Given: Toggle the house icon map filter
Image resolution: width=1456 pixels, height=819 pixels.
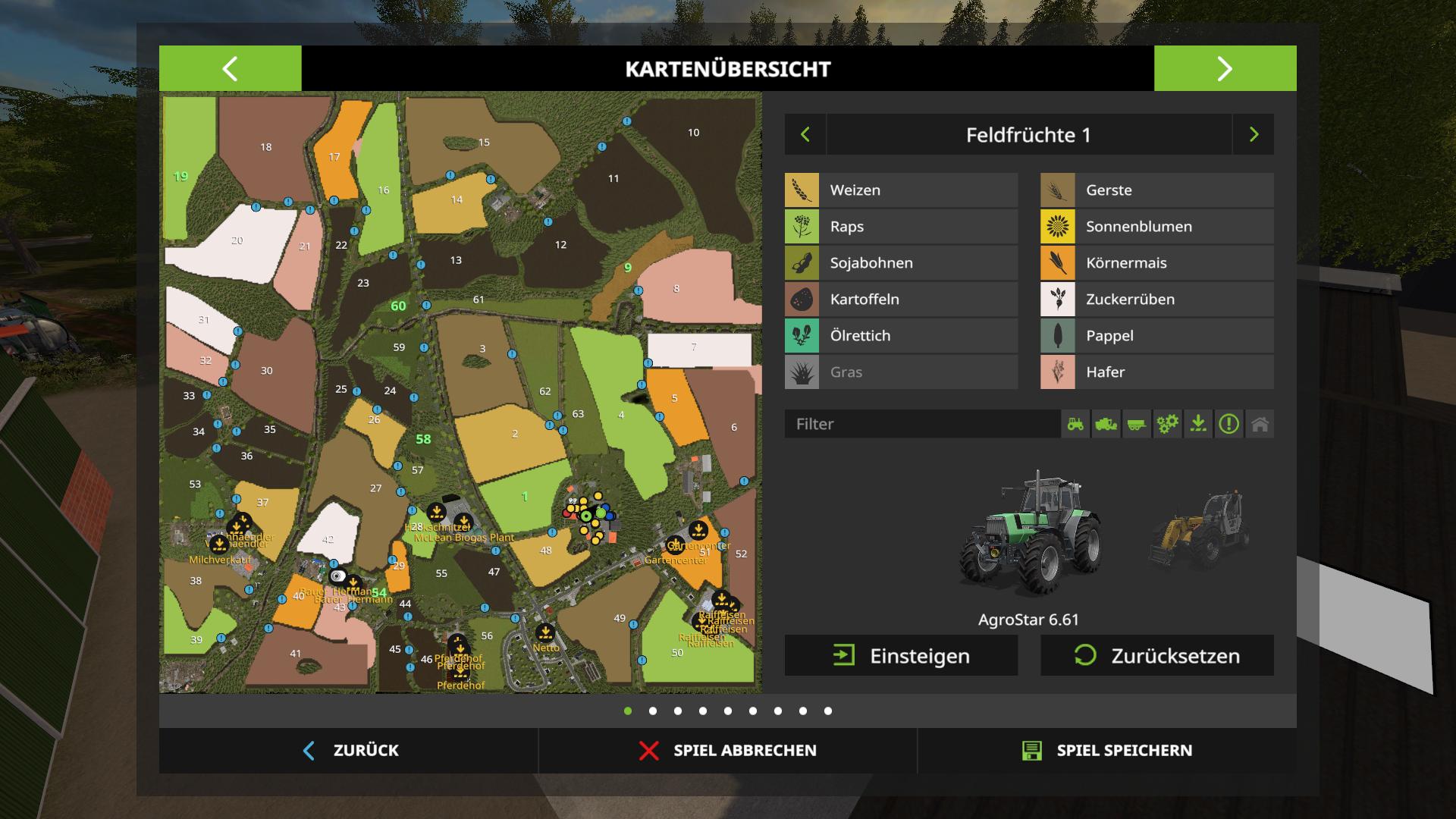Looking at the screenshot, I should 1260,424.
